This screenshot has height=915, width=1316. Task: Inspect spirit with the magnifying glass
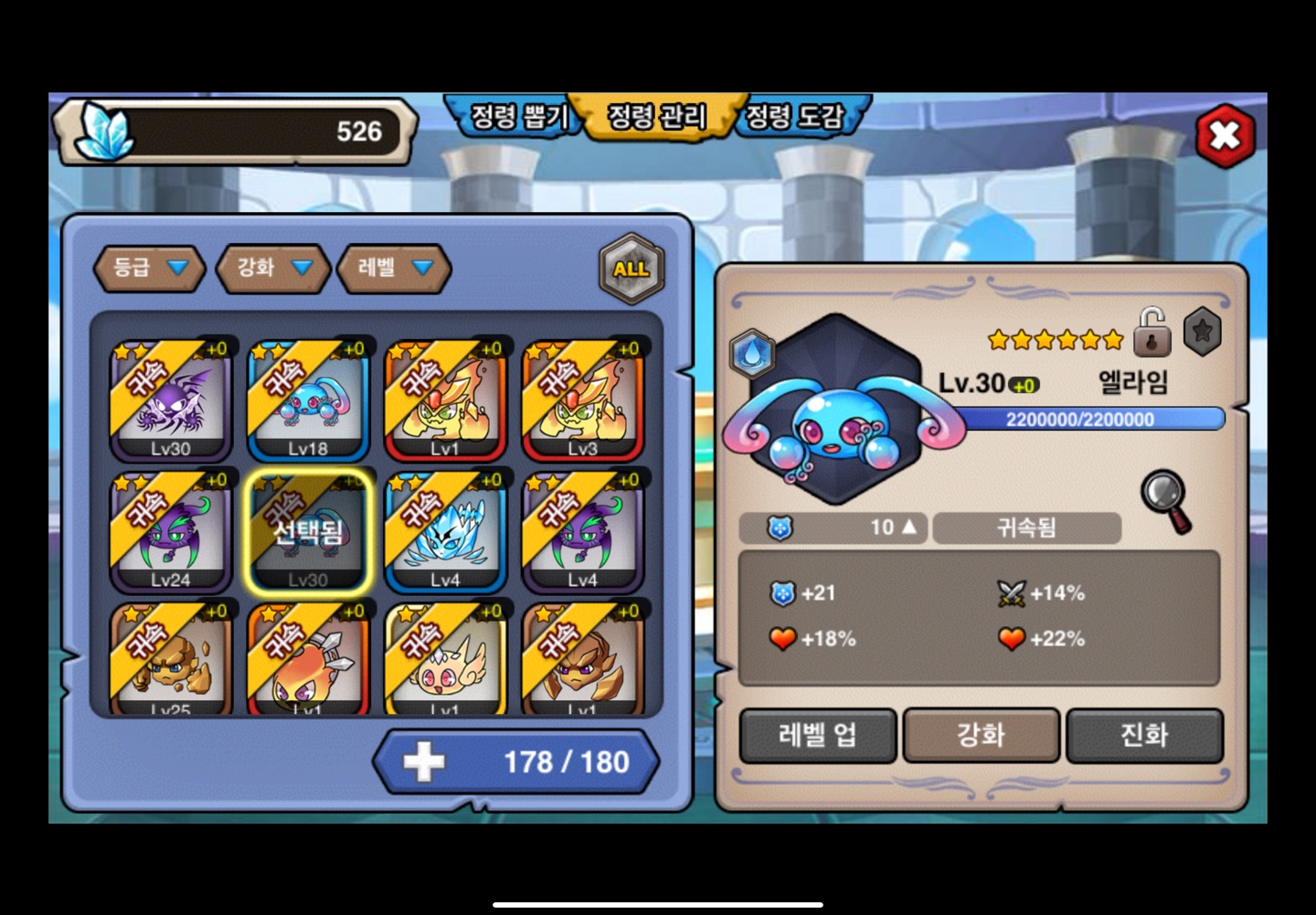tap(1166, 500)
